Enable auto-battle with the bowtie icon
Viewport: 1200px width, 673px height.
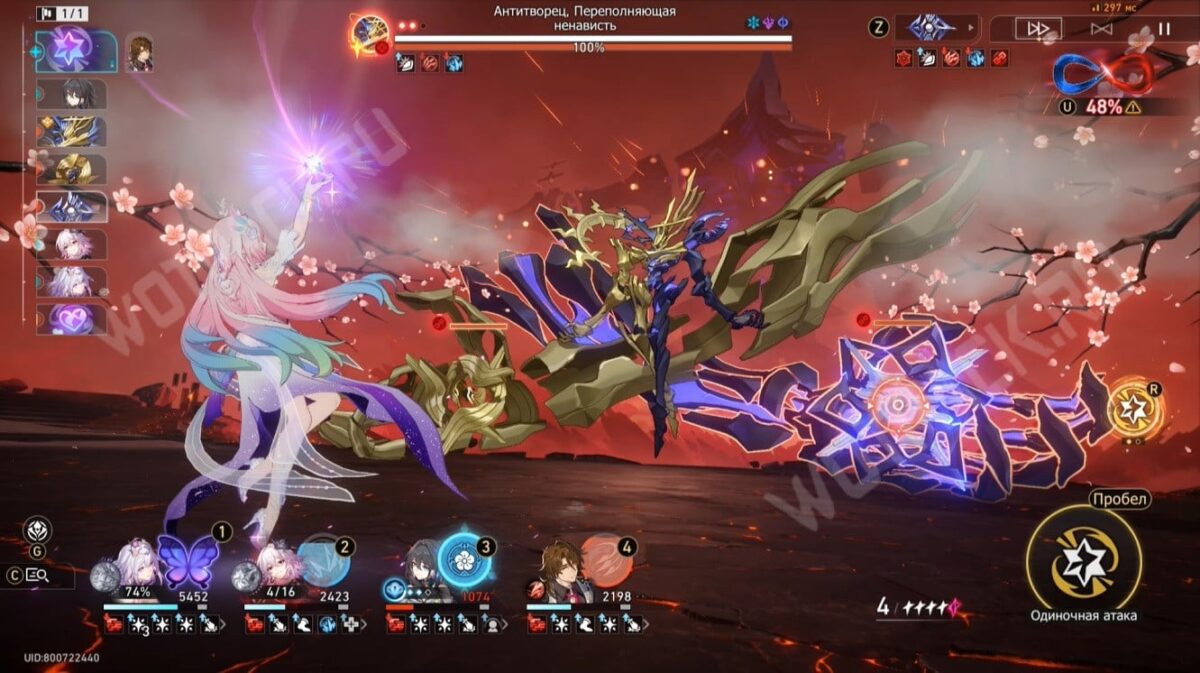1102,29
